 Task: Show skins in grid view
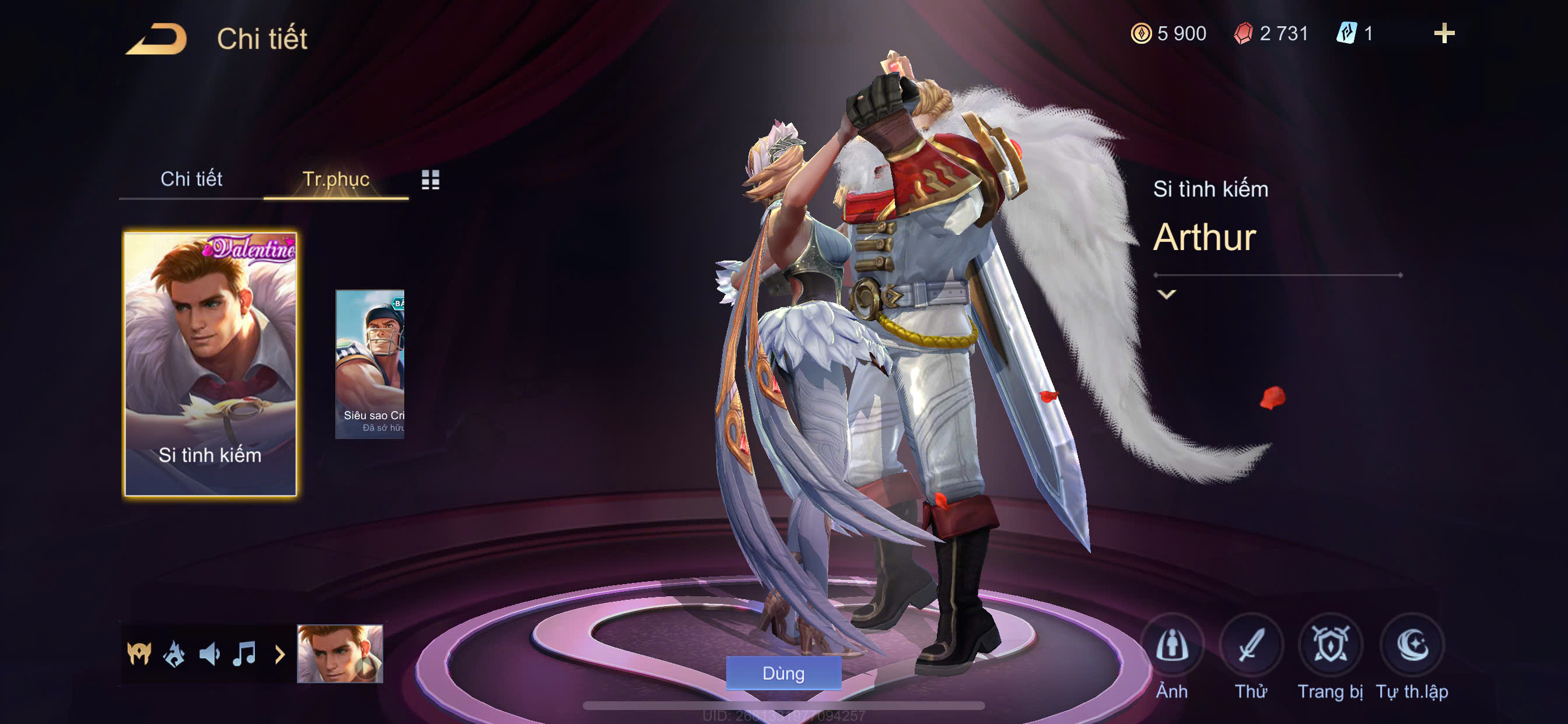(430, 180)
